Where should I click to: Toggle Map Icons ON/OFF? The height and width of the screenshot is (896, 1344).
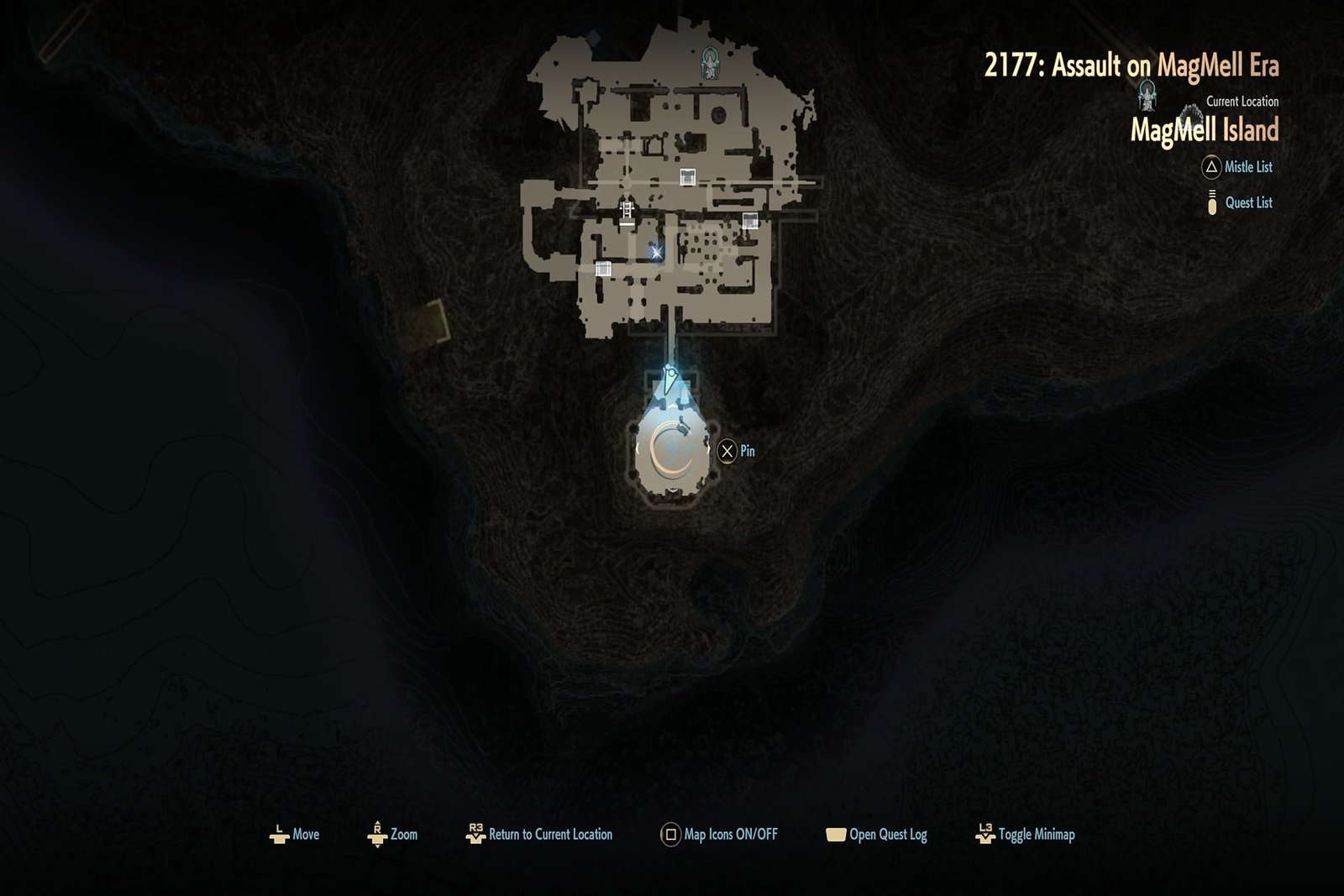tap(722, 835)
